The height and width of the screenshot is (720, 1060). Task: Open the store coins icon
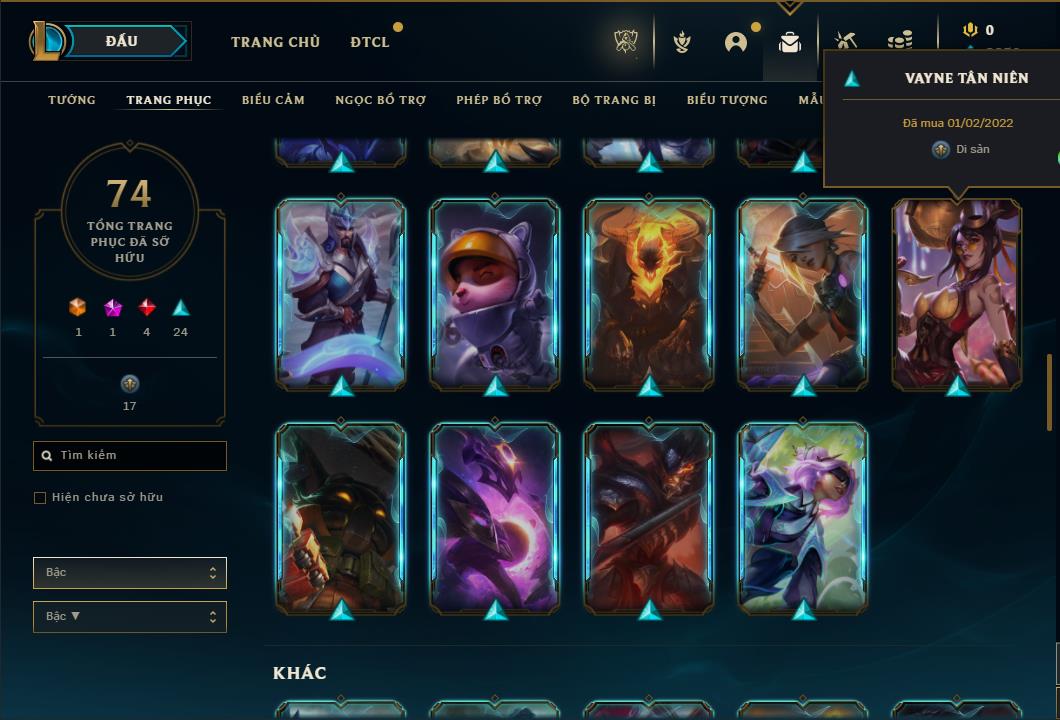(x=900, y=42)
